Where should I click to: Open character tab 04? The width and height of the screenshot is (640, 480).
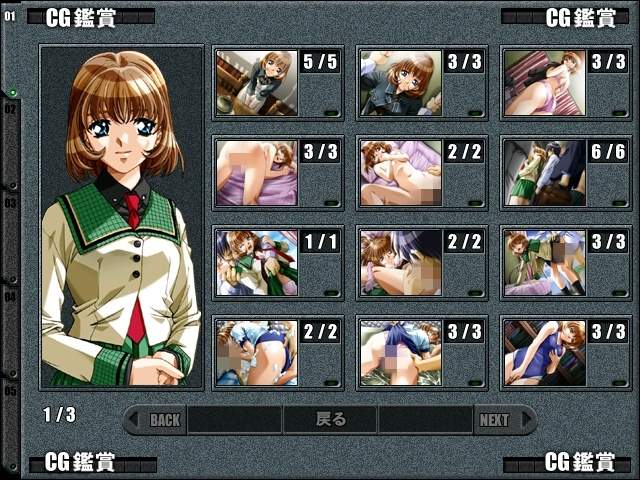coord(11,297)
